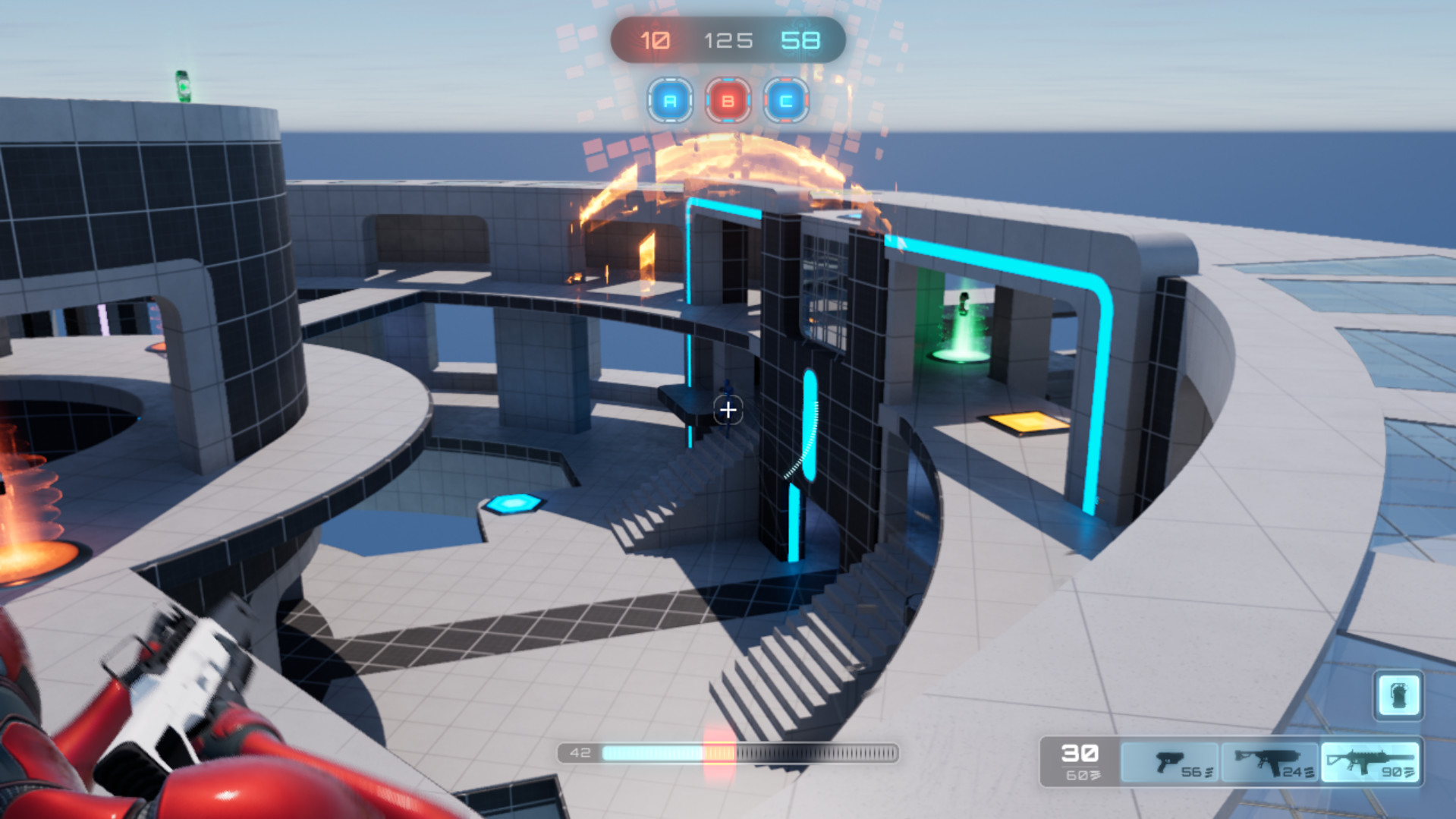
Task: Click the crosshair reticle
Action: tap(728, 411)
